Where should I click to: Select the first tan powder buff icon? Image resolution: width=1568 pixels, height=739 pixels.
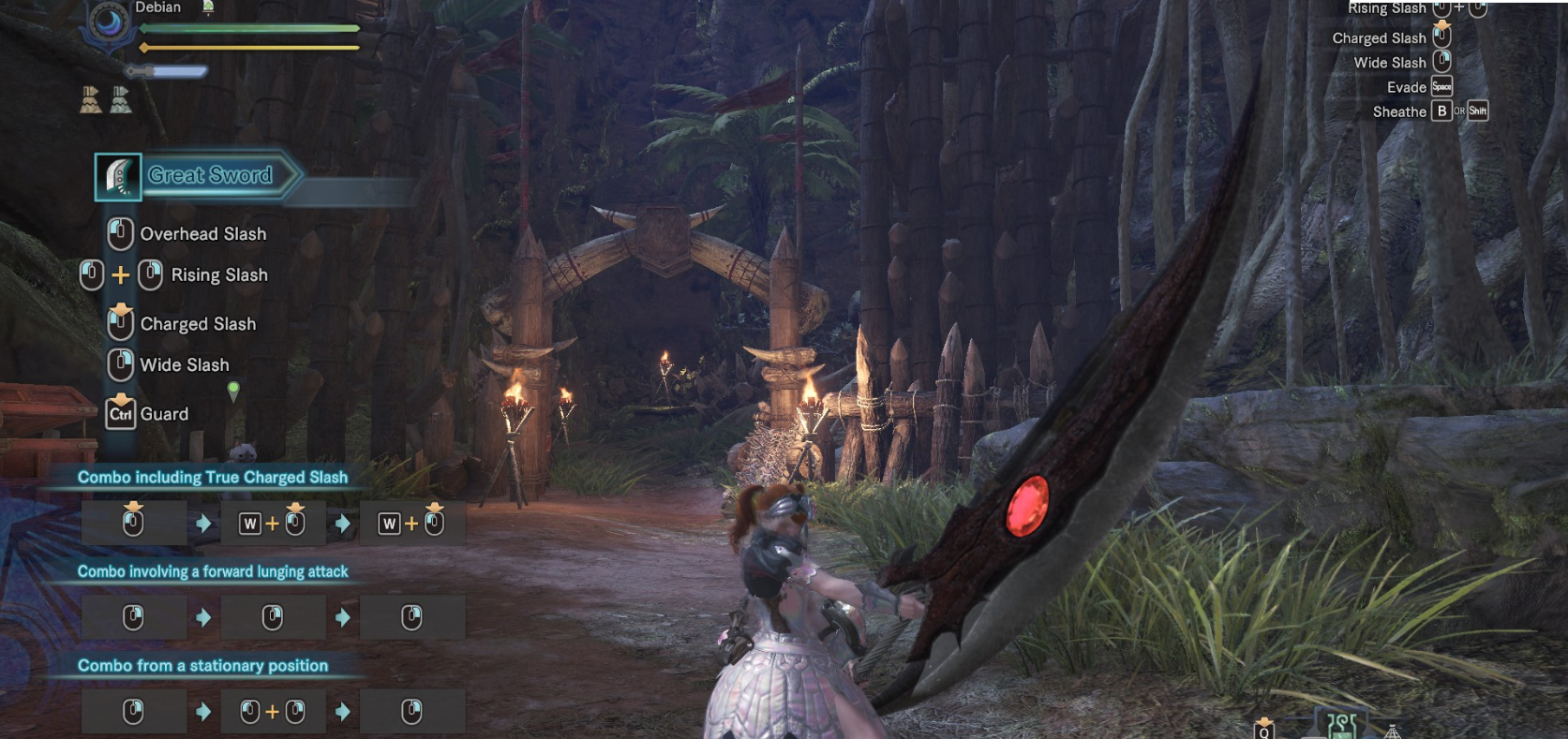click(x=90, y=99)
